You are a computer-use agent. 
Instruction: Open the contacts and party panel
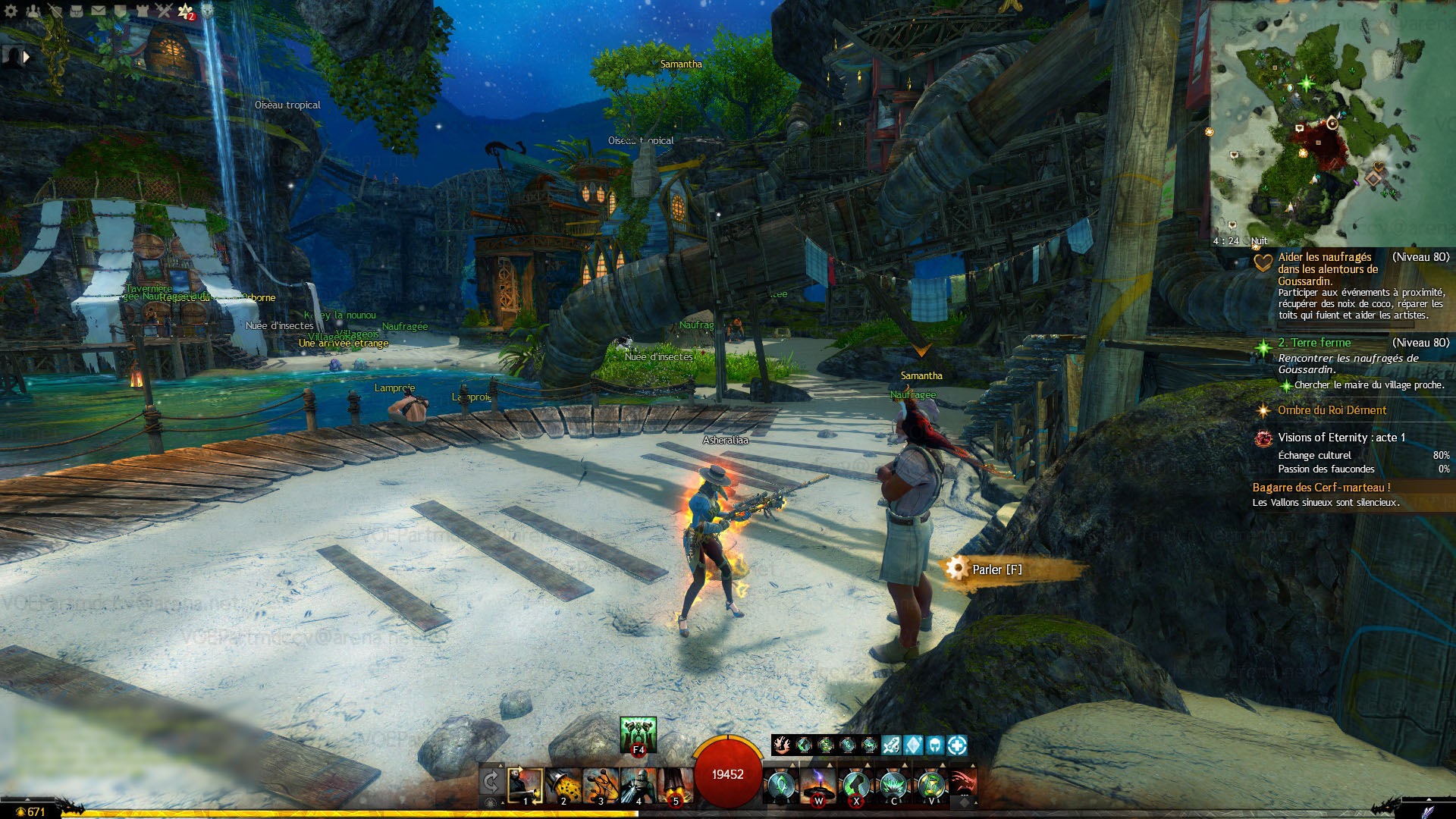coord(33,11)
